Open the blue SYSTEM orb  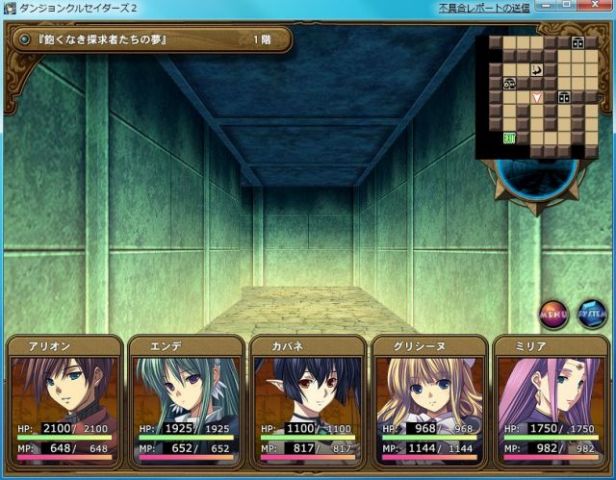pyautogui.click(x=591, y=315)
